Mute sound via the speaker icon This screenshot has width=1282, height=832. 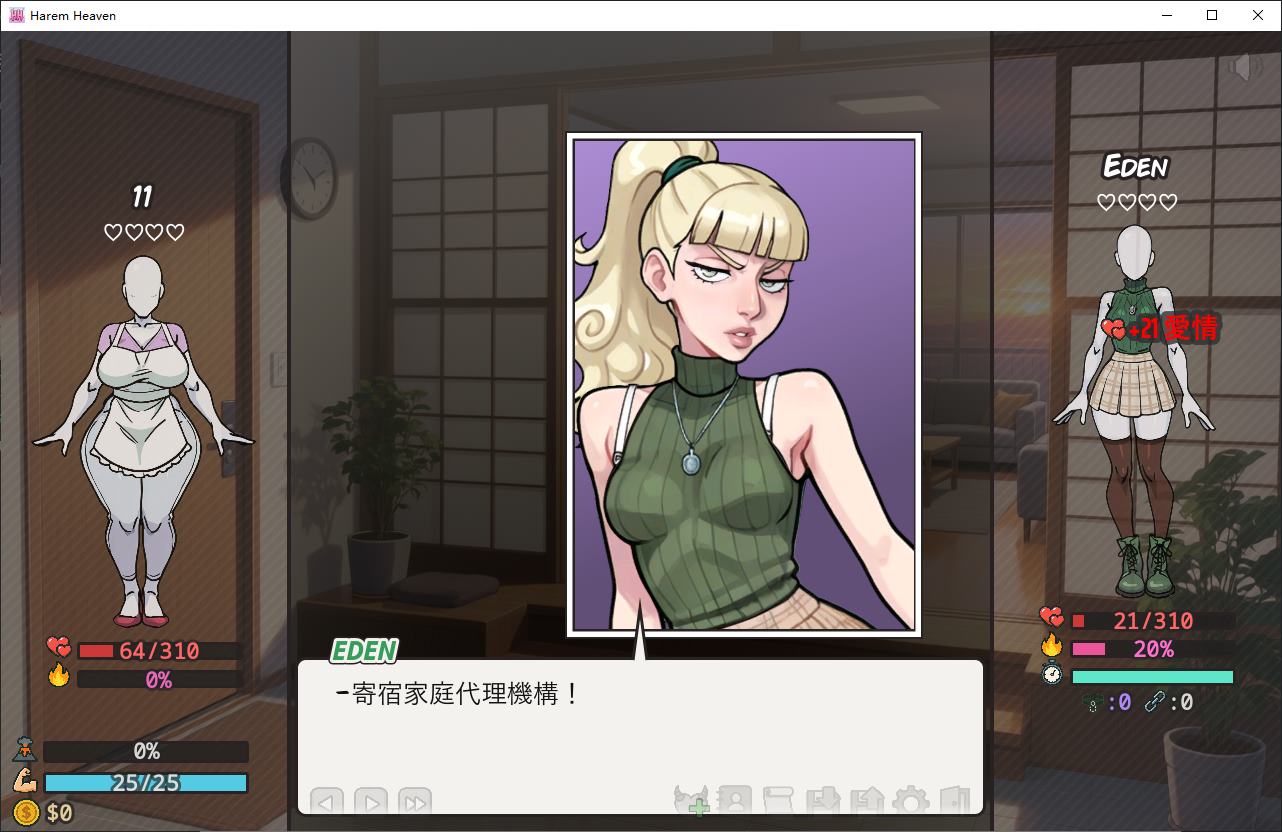[x=1244, y=68]
